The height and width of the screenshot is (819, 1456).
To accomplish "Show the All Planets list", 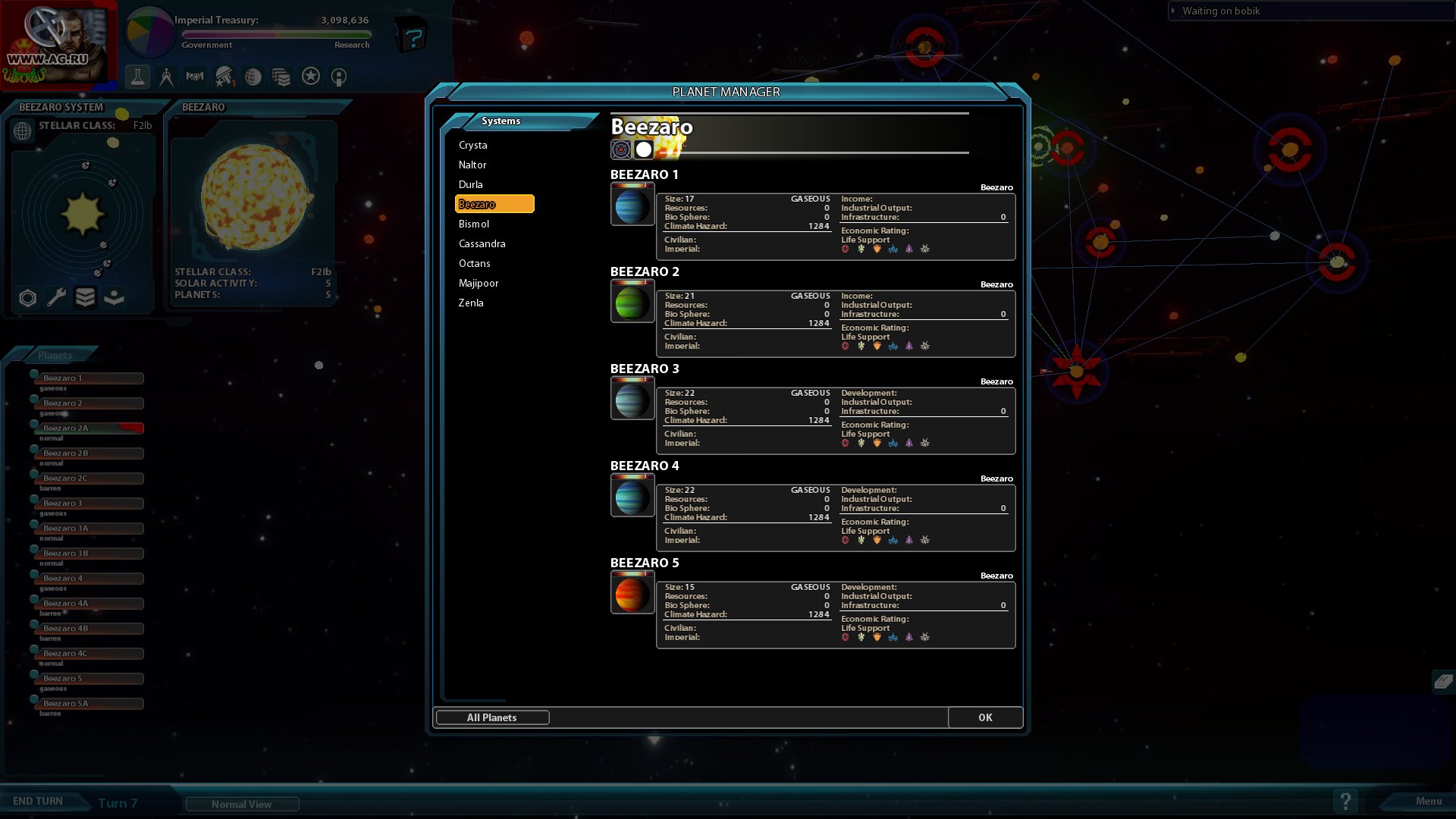I will [x=492, y=717].
